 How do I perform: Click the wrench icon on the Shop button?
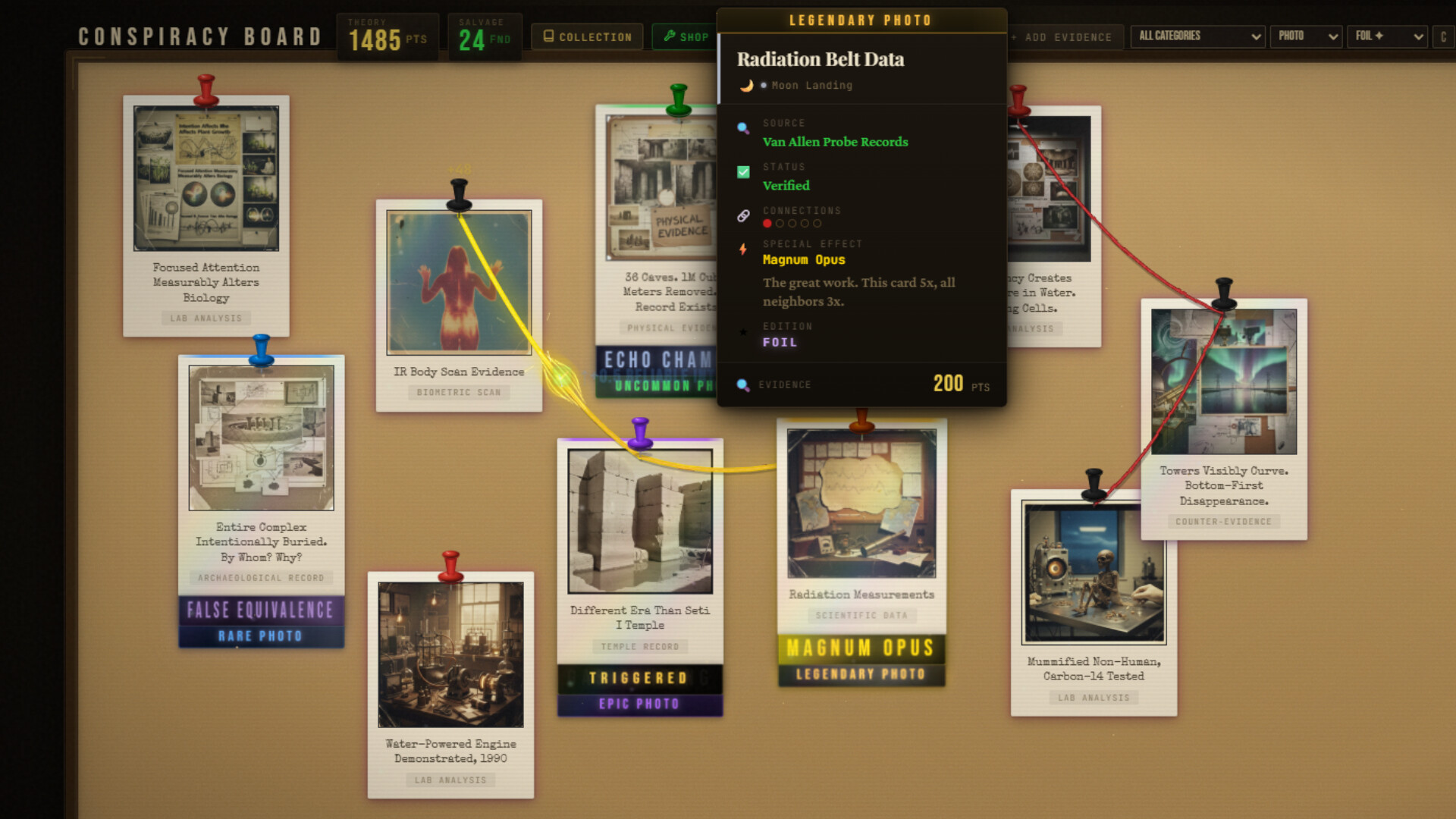pos(669,36)
